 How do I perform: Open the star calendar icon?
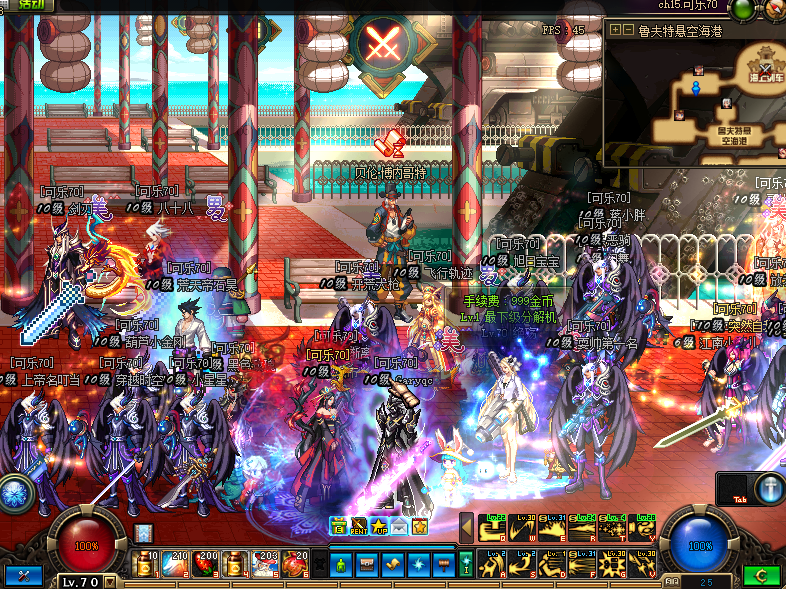[420, 525]
